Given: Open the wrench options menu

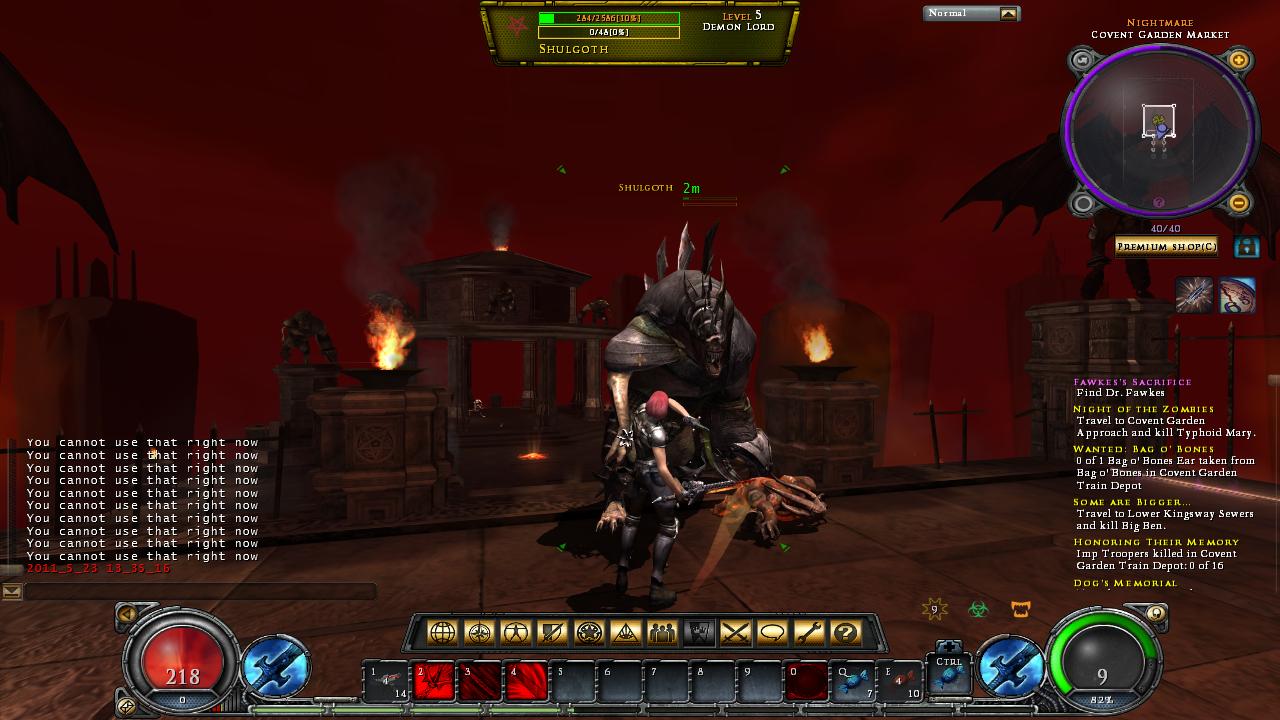Looking at the screenshot, I should 809,632.
